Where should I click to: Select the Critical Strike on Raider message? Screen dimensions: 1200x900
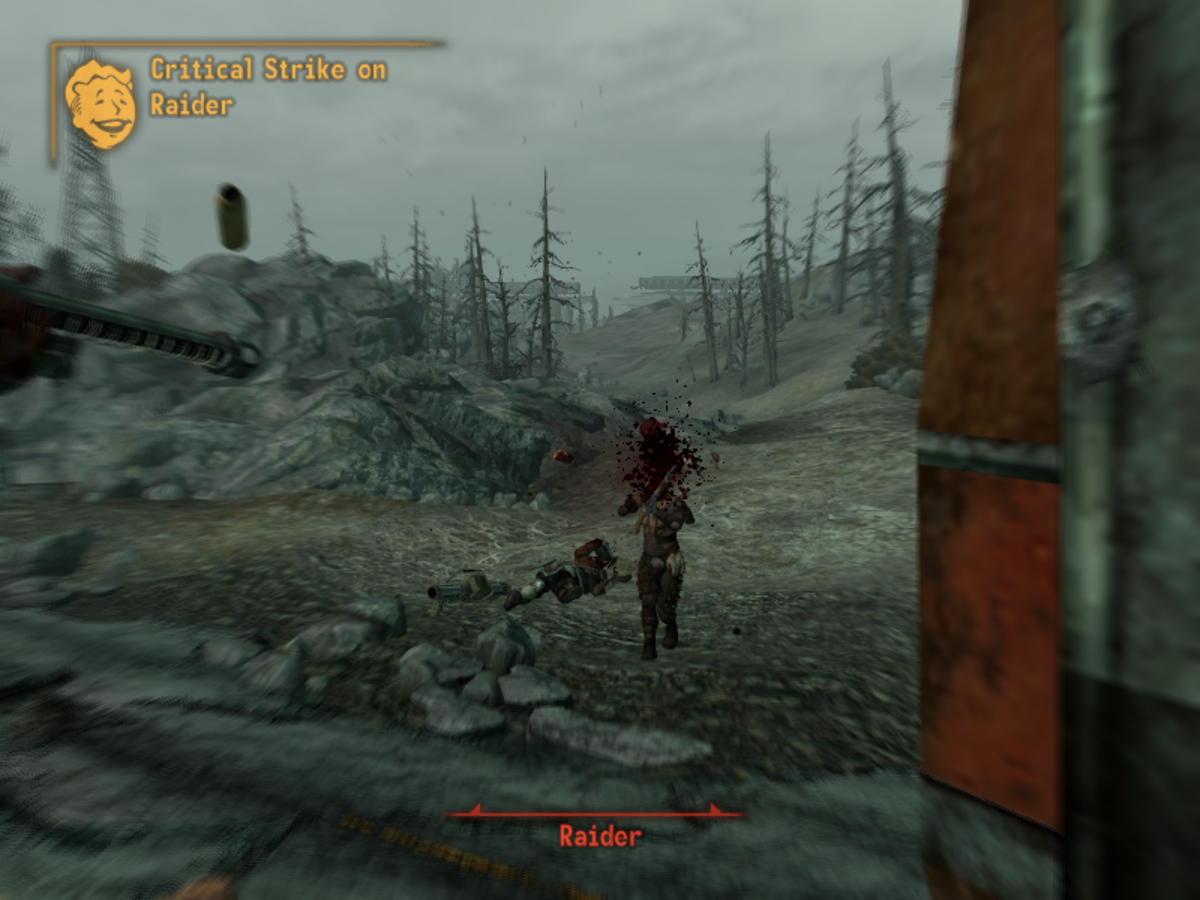(267, 86)
